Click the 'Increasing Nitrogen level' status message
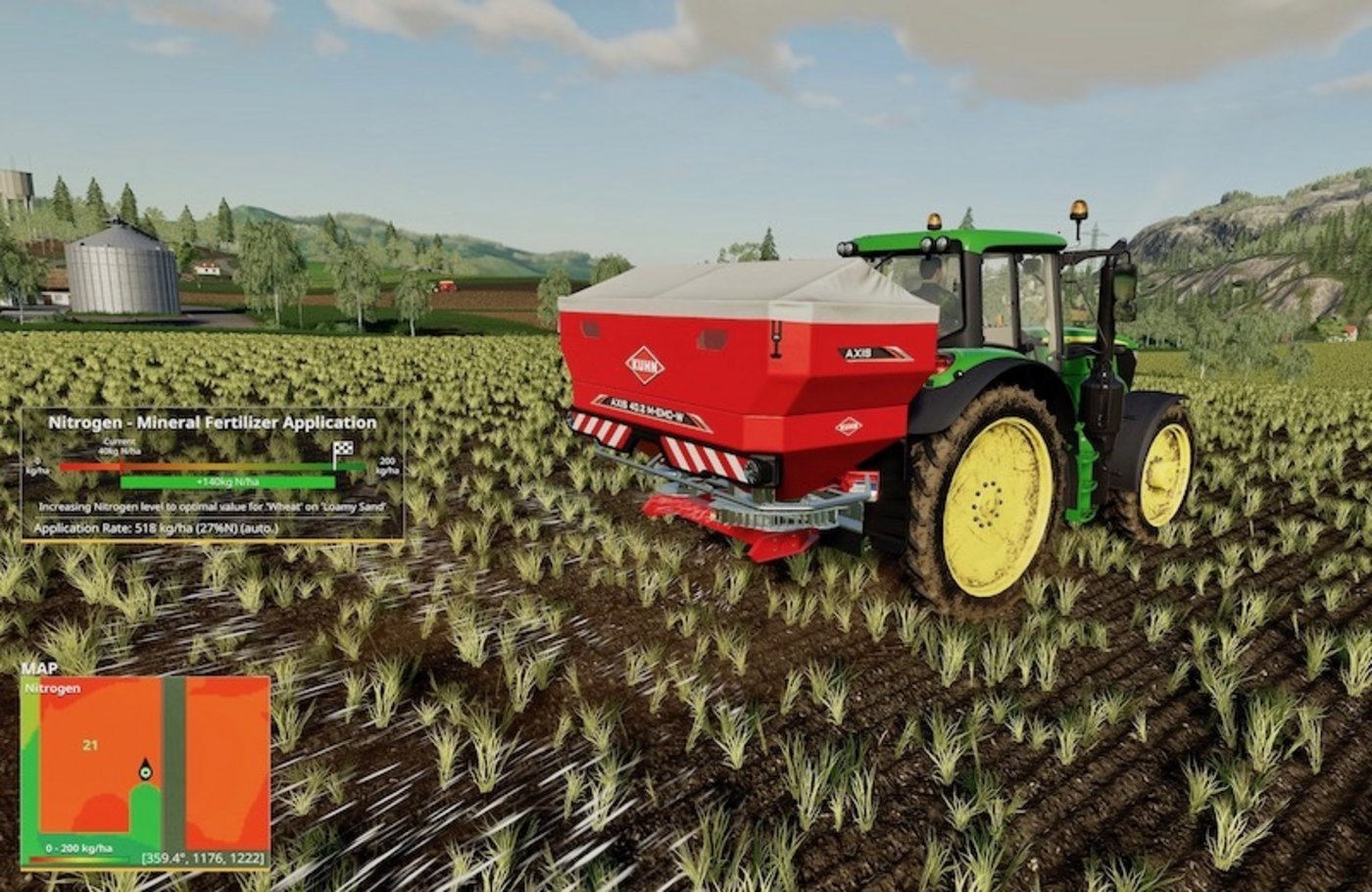The width and height of the screenshot is (1372, 892). point(214,508)
